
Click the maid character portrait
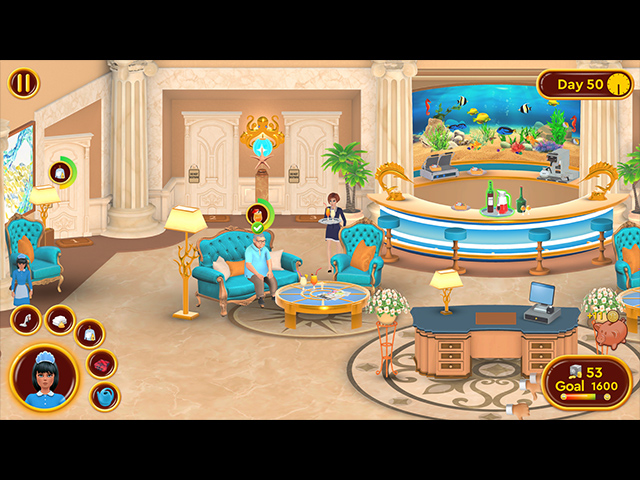point(45,378)
